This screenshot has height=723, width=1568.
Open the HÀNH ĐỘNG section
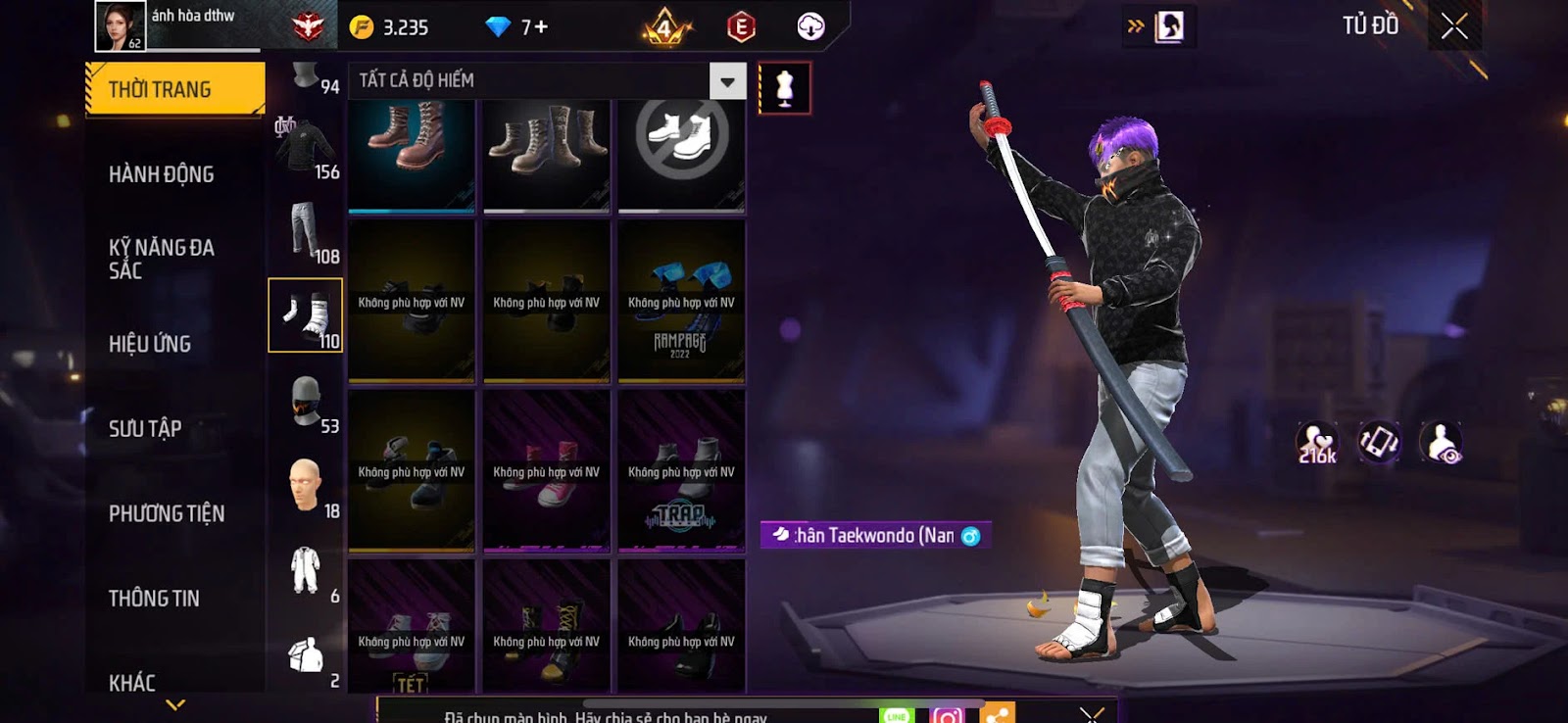click(162, 174)
